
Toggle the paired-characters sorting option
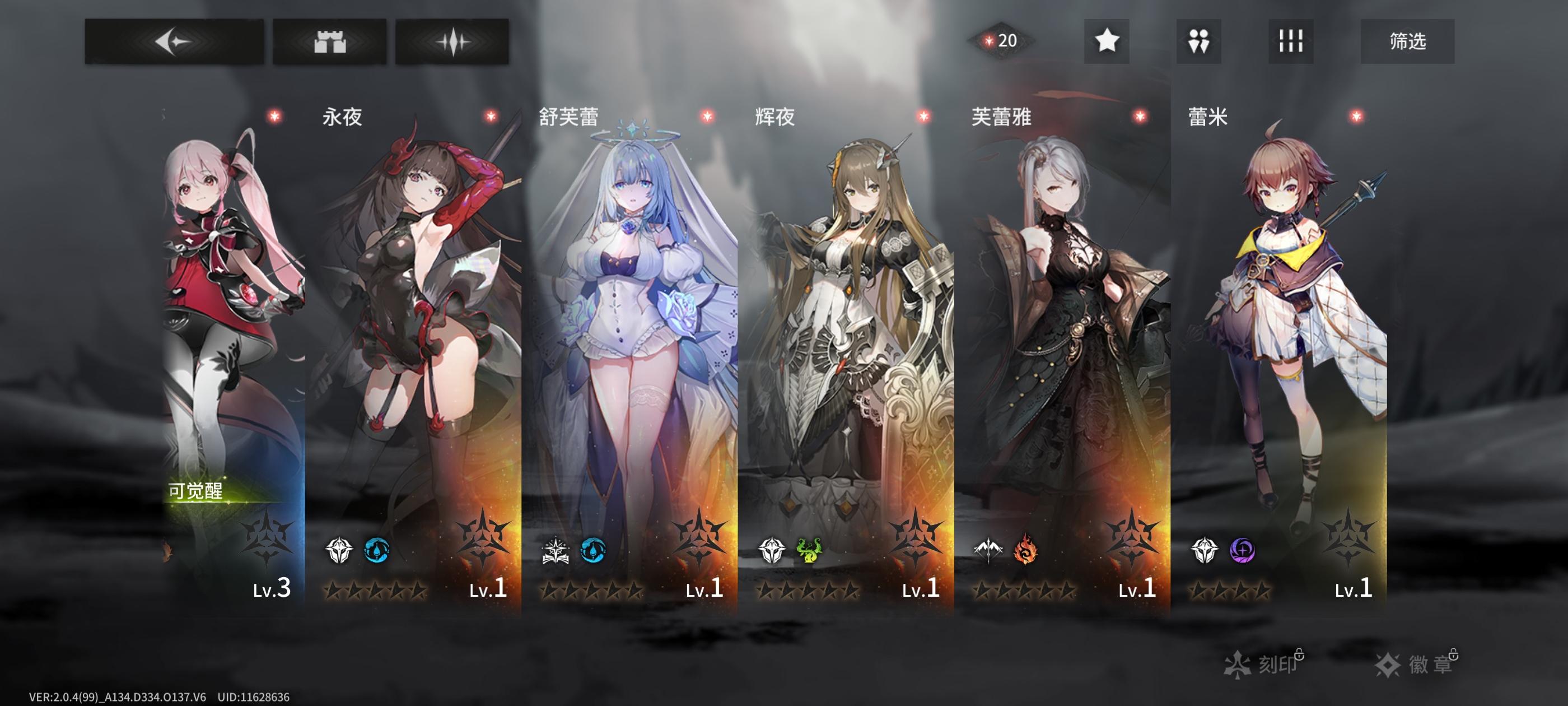point(1198,41)
